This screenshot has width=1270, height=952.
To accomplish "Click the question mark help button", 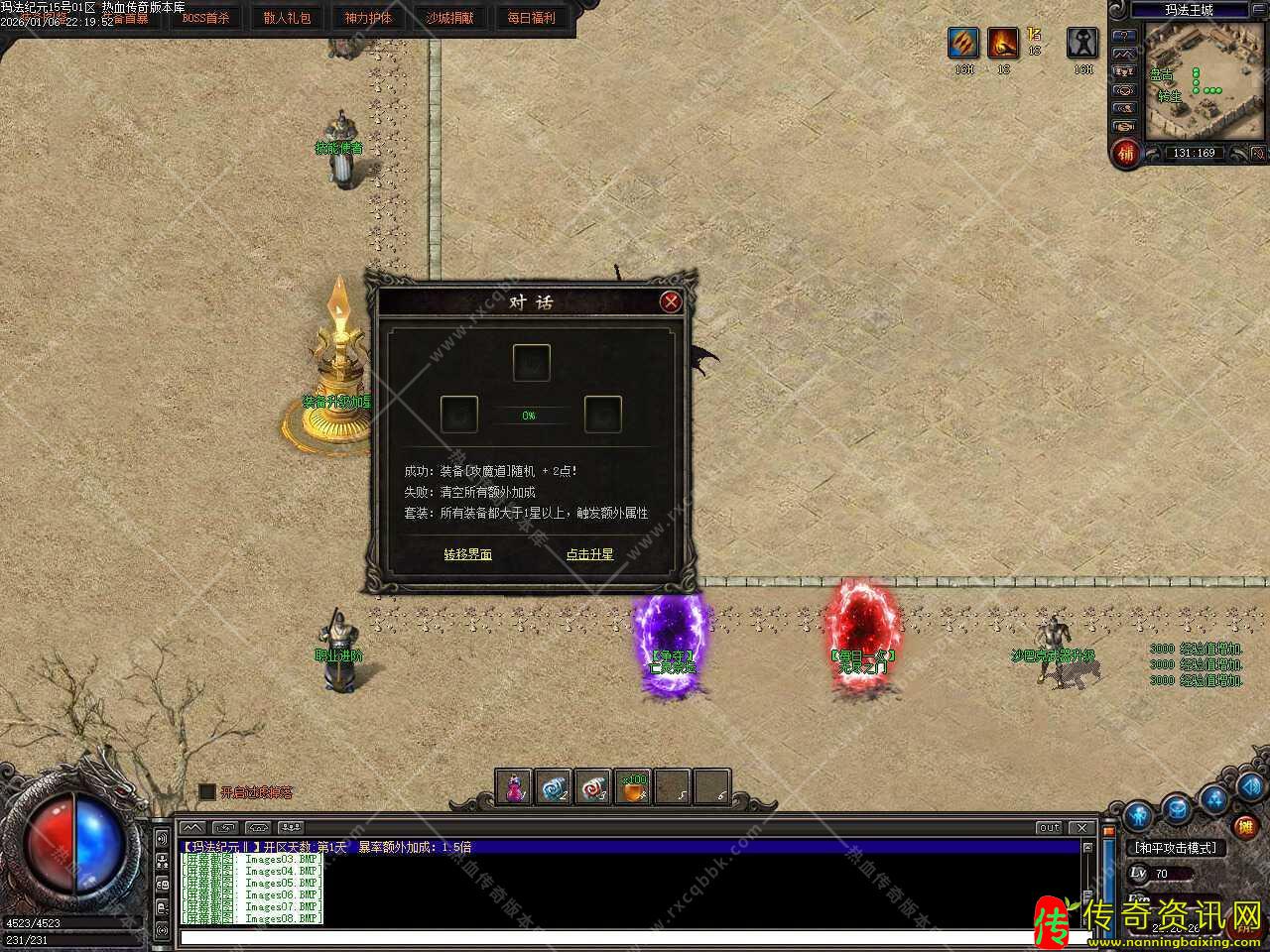I will (1124, 36).
